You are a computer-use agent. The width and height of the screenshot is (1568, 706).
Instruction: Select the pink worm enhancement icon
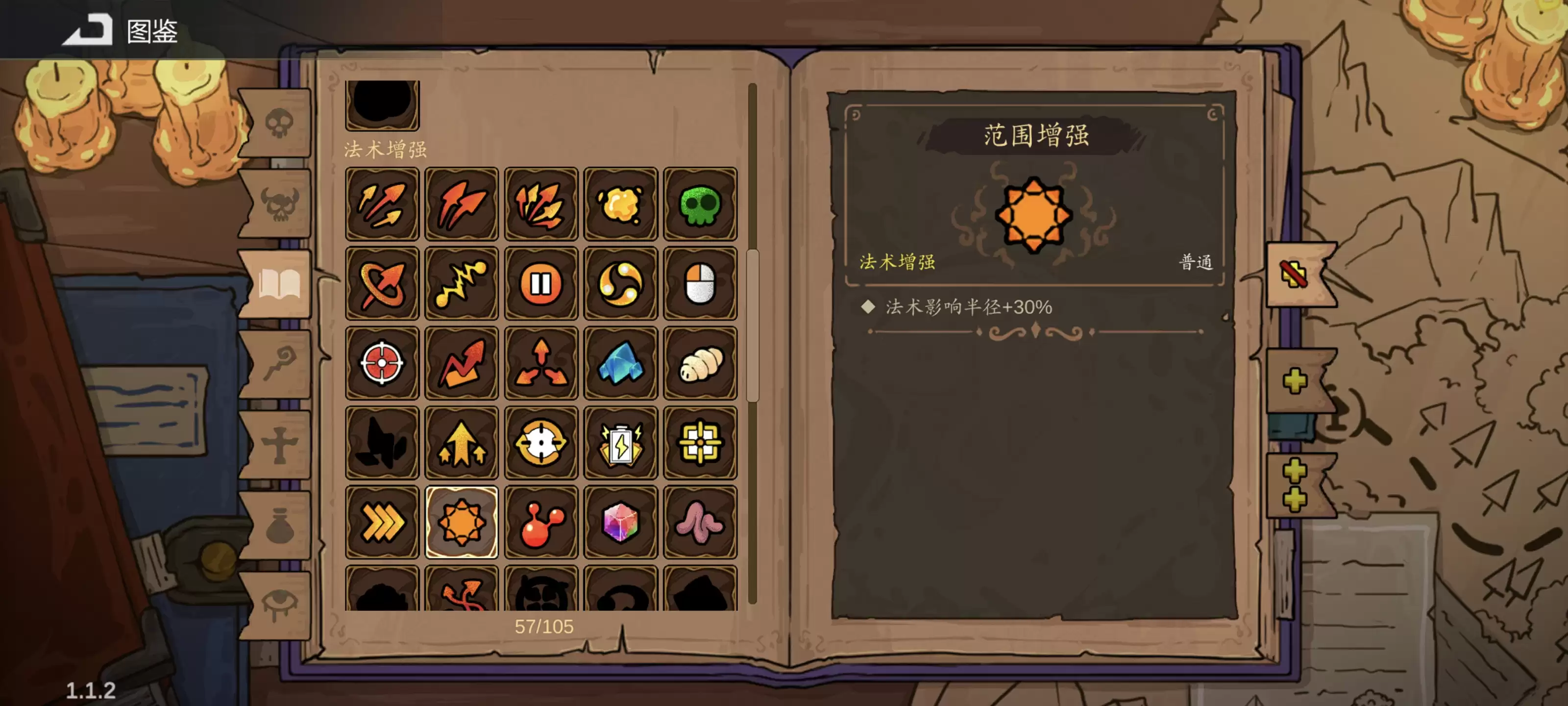coord(701,522)
